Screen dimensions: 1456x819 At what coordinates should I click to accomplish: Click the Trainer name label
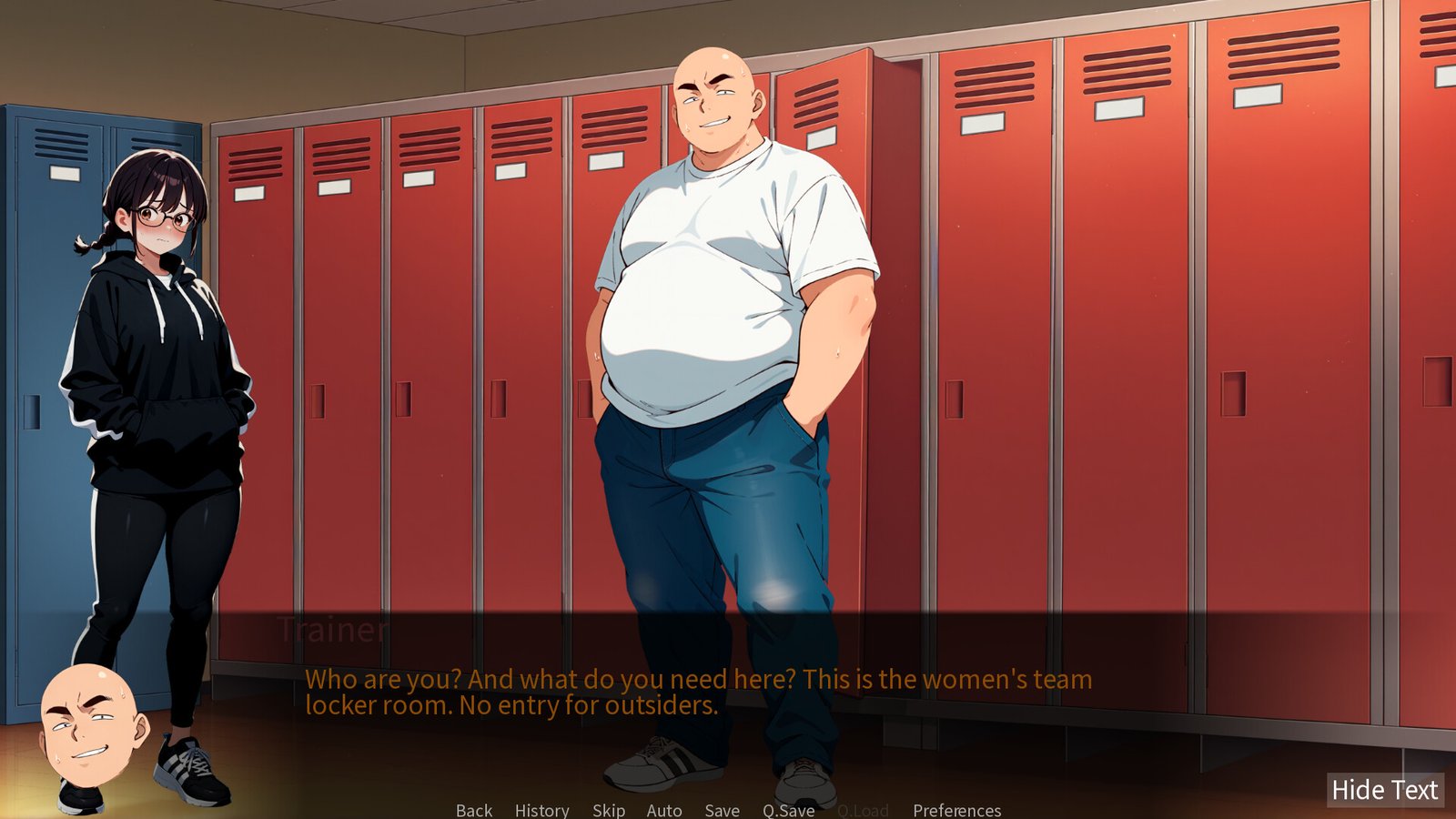click(x=332, y=630)
